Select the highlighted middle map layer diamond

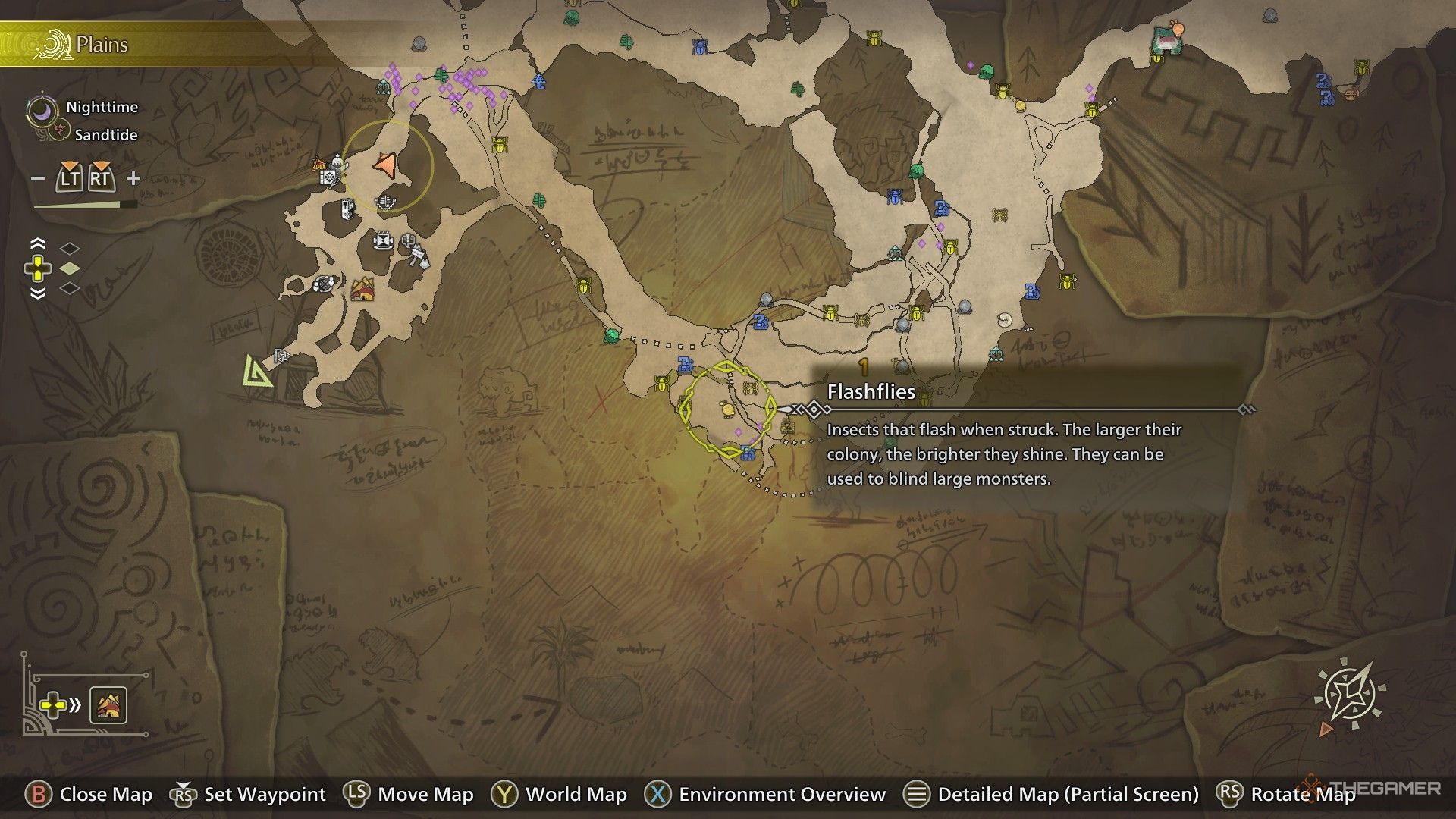coord(70,268)
